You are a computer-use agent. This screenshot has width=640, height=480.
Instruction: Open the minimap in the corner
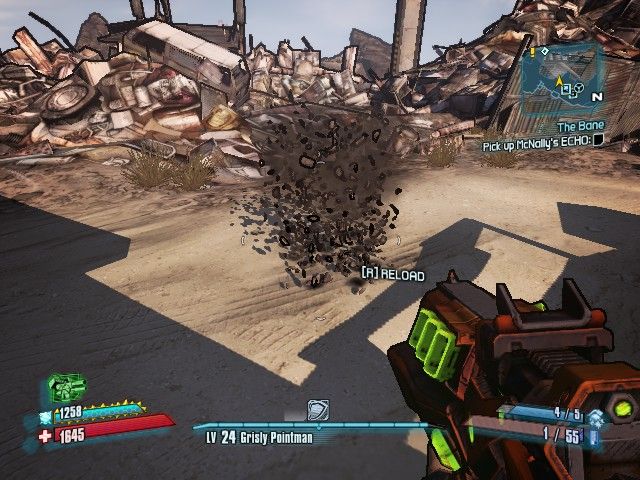(x=562, y=76)
